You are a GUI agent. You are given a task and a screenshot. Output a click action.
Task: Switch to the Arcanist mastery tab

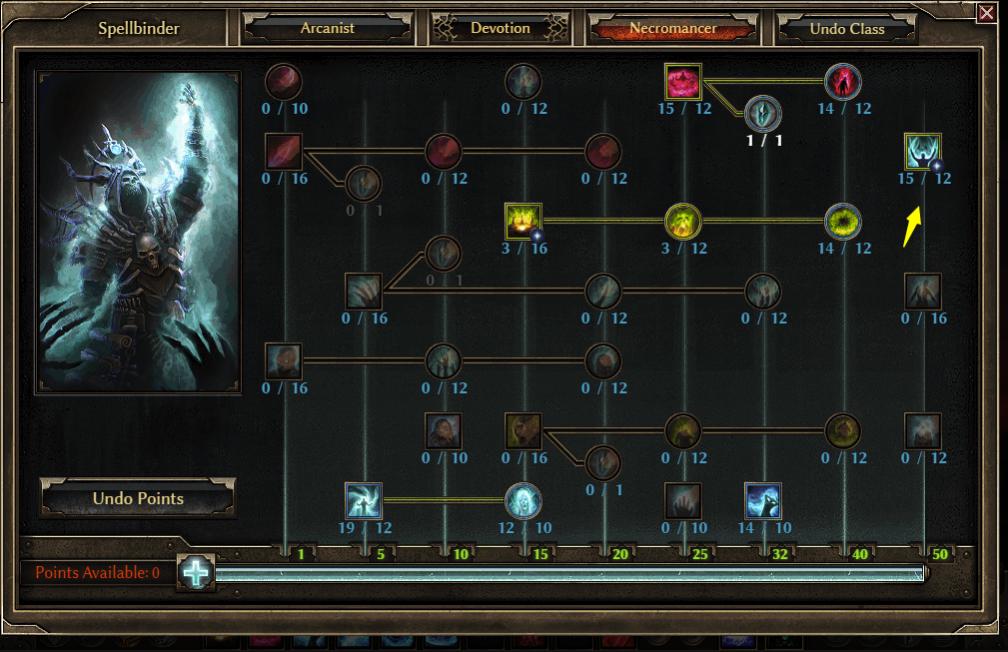[327, 28]
